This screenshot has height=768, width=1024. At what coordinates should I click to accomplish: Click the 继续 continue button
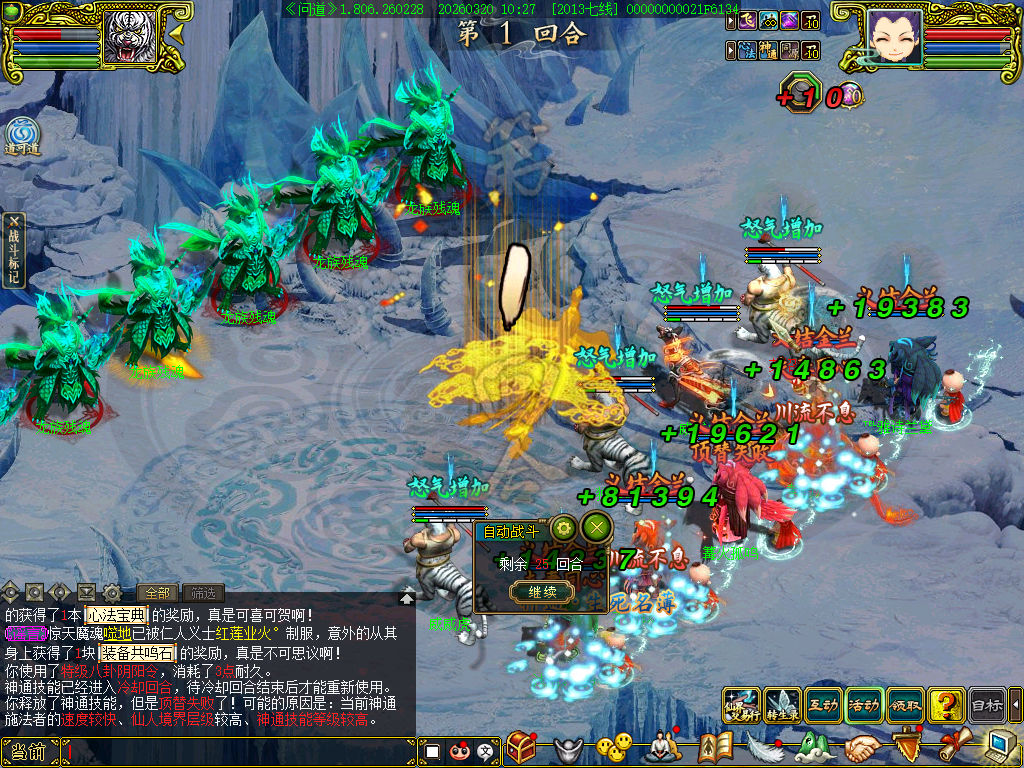(543, 592)
